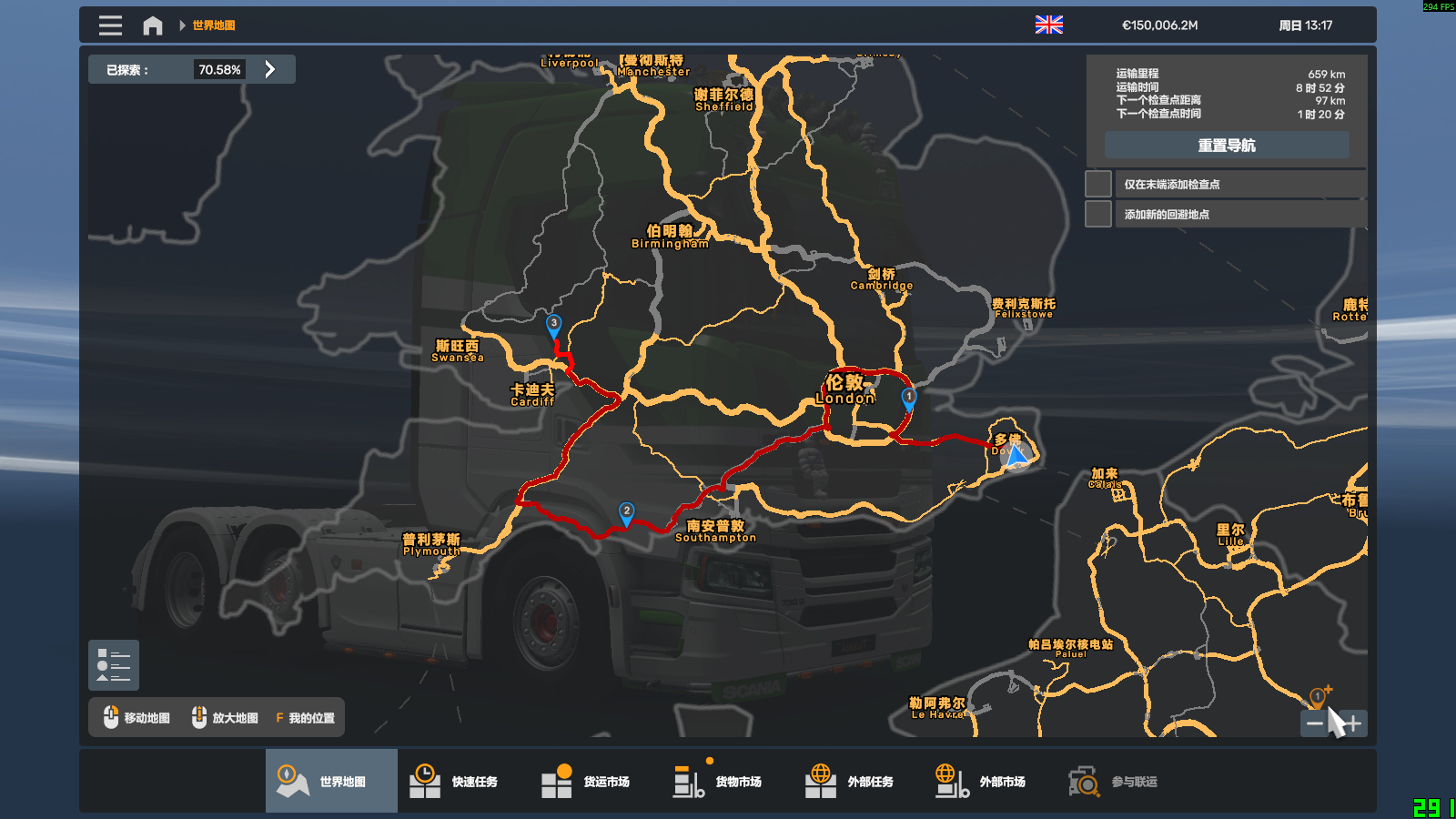Select route waypoint marker 3 in Wales
The width and height of the screenshot is (1456, 819).
pos(553,324)
